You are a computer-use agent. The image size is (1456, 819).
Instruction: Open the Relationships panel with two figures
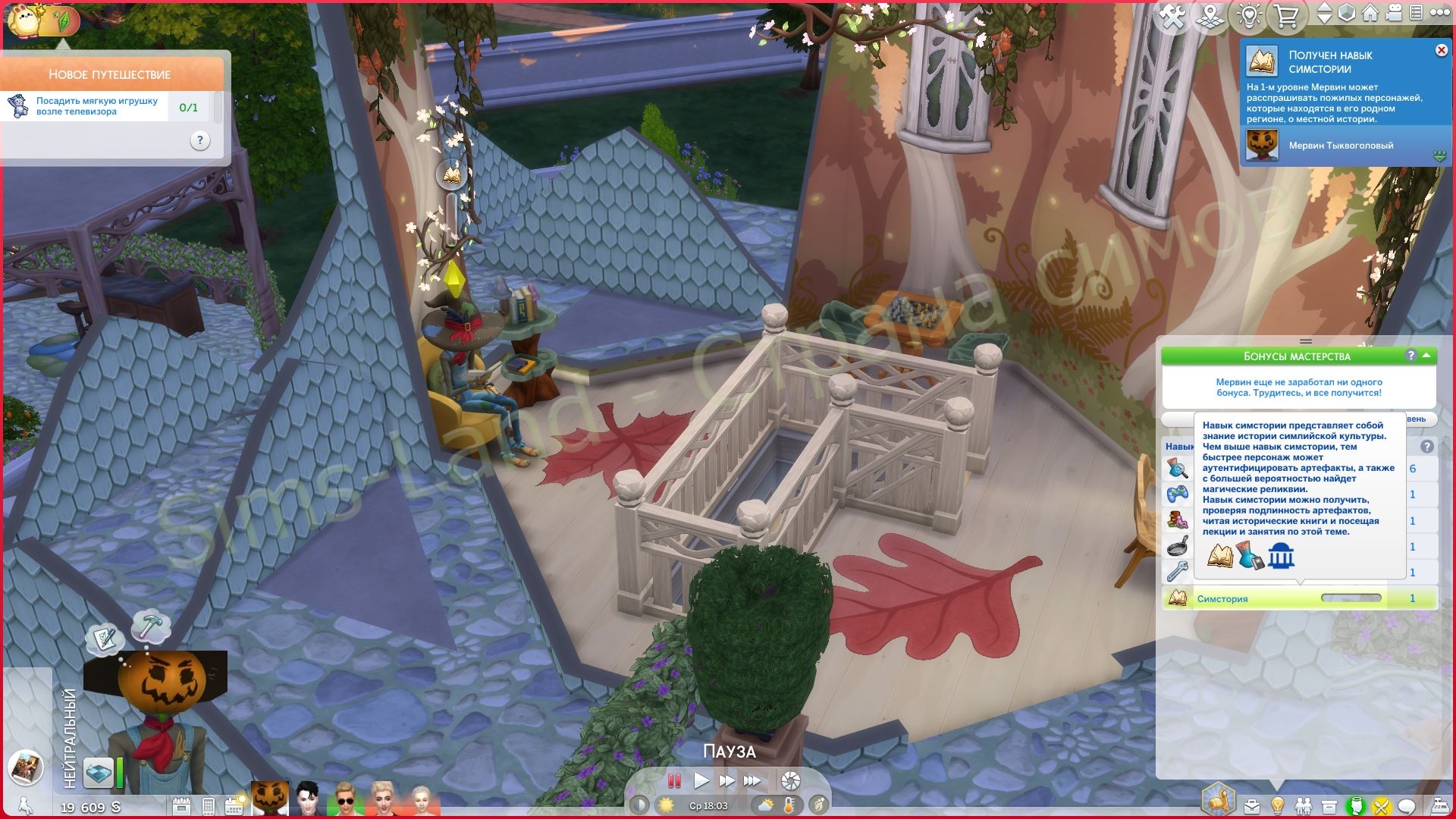click(x=1303, y=806)
